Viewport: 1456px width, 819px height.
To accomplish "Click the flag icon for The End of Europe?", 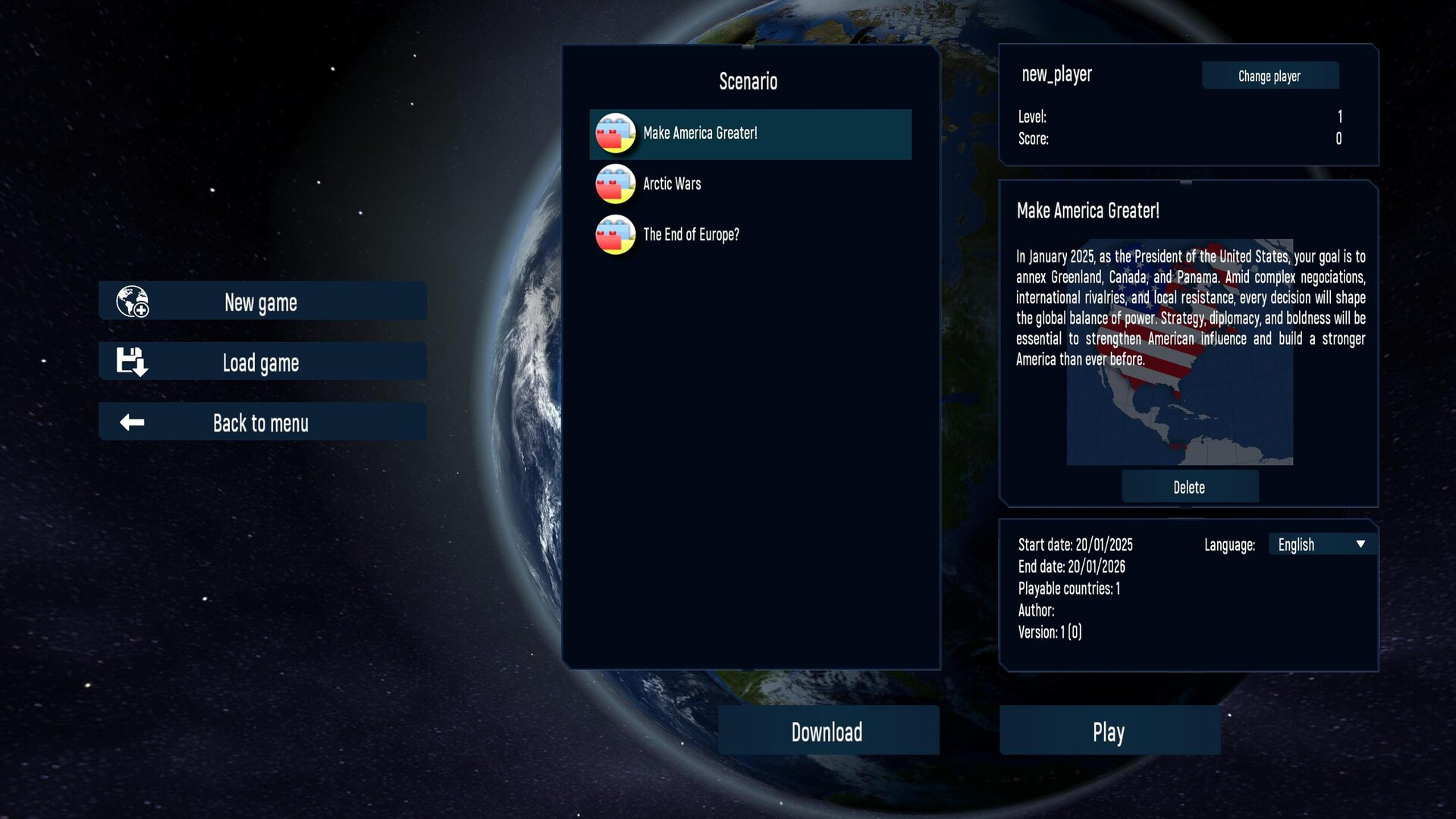I will [x=615, y=234].
